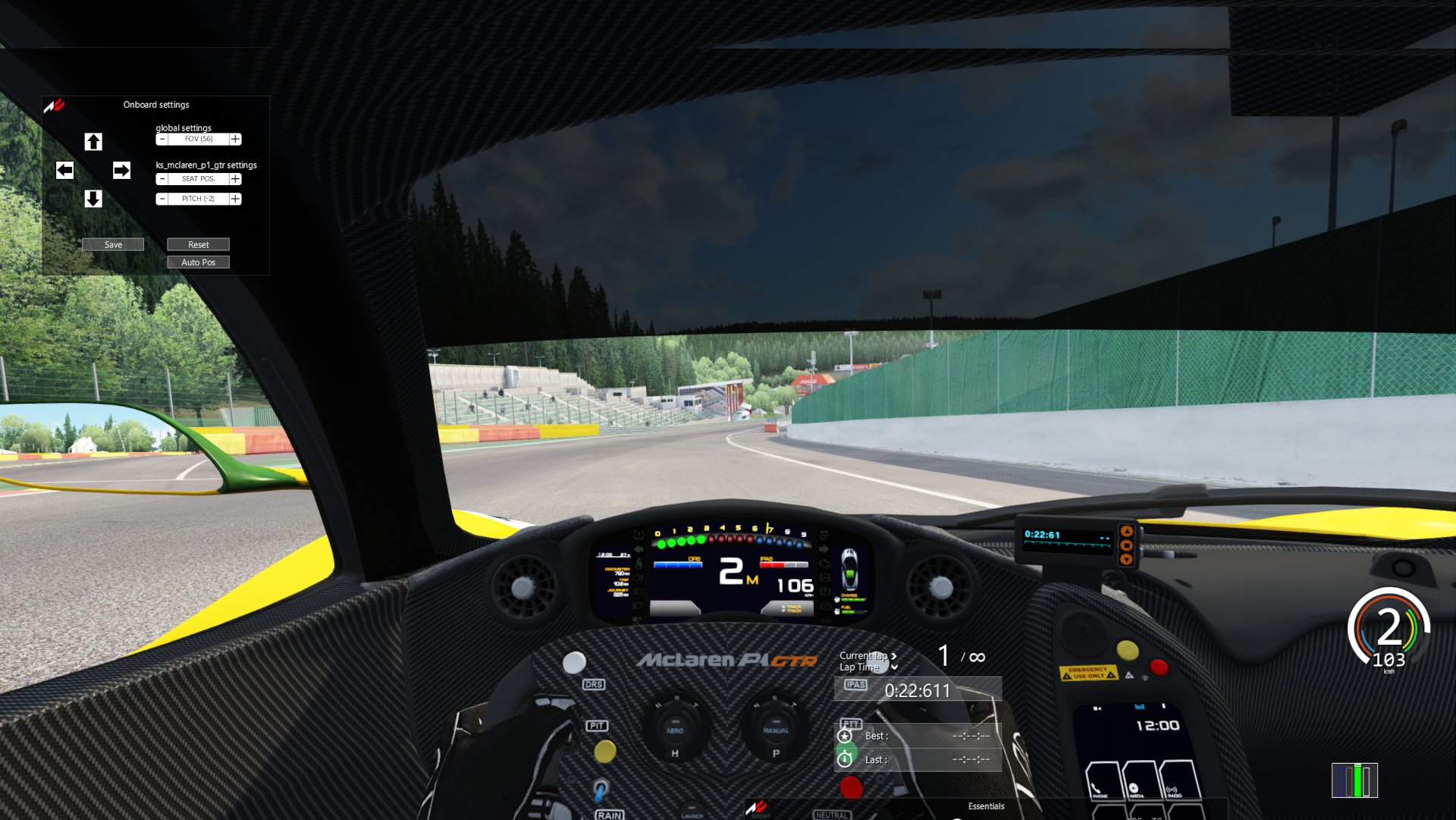Lower the seat with the down arrow
1456x820 pixels.
[93, 199]
